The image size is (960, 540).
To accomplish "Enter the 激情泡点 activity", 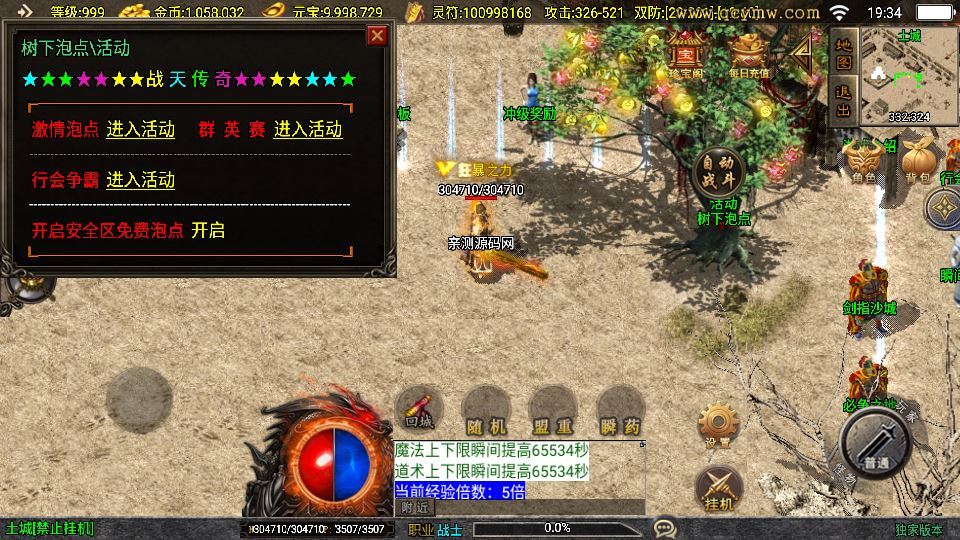I will point(140,129).
